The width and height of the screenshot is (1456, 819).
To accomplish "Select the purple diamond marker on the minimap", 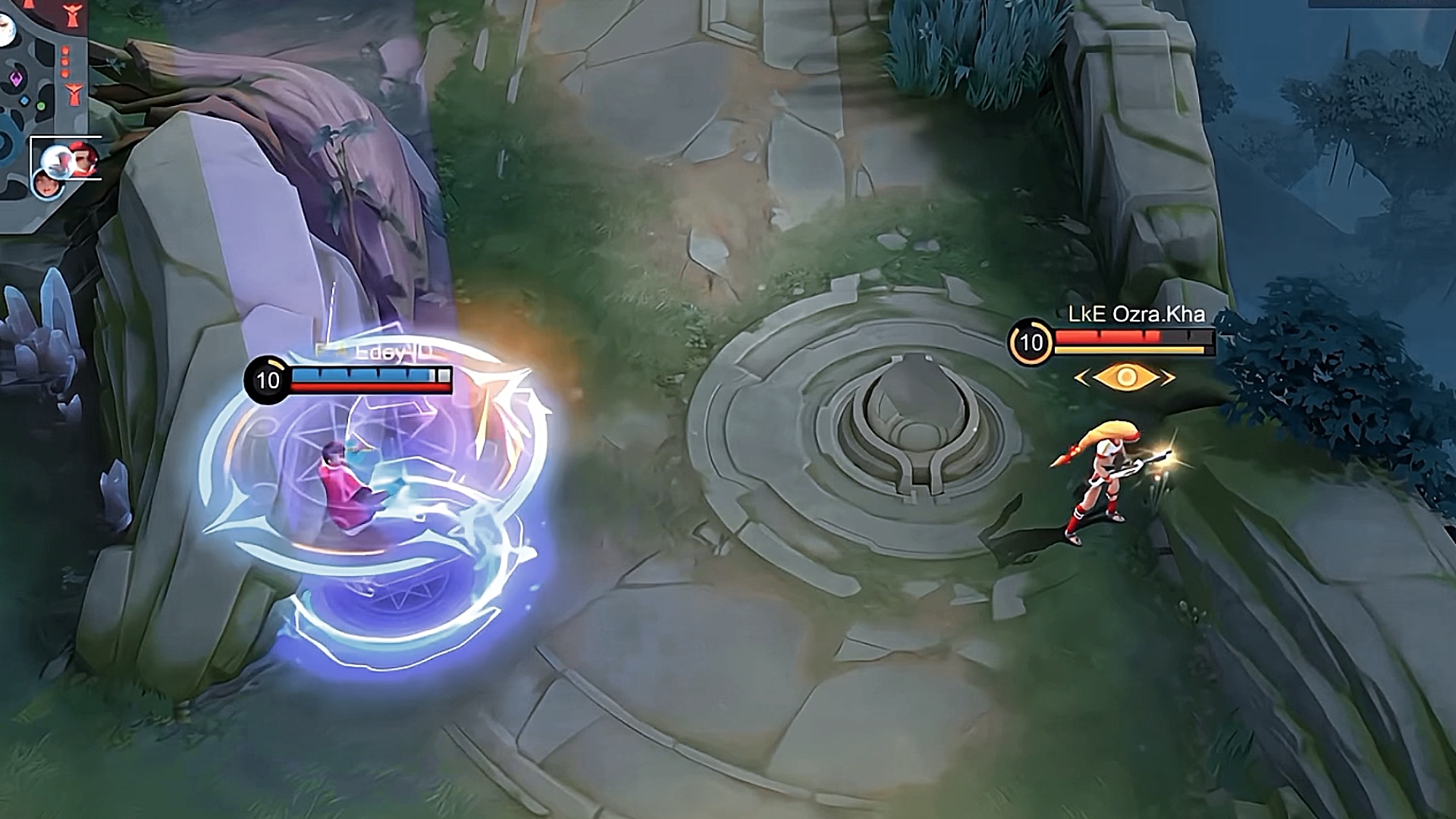I will pos(17,79).
